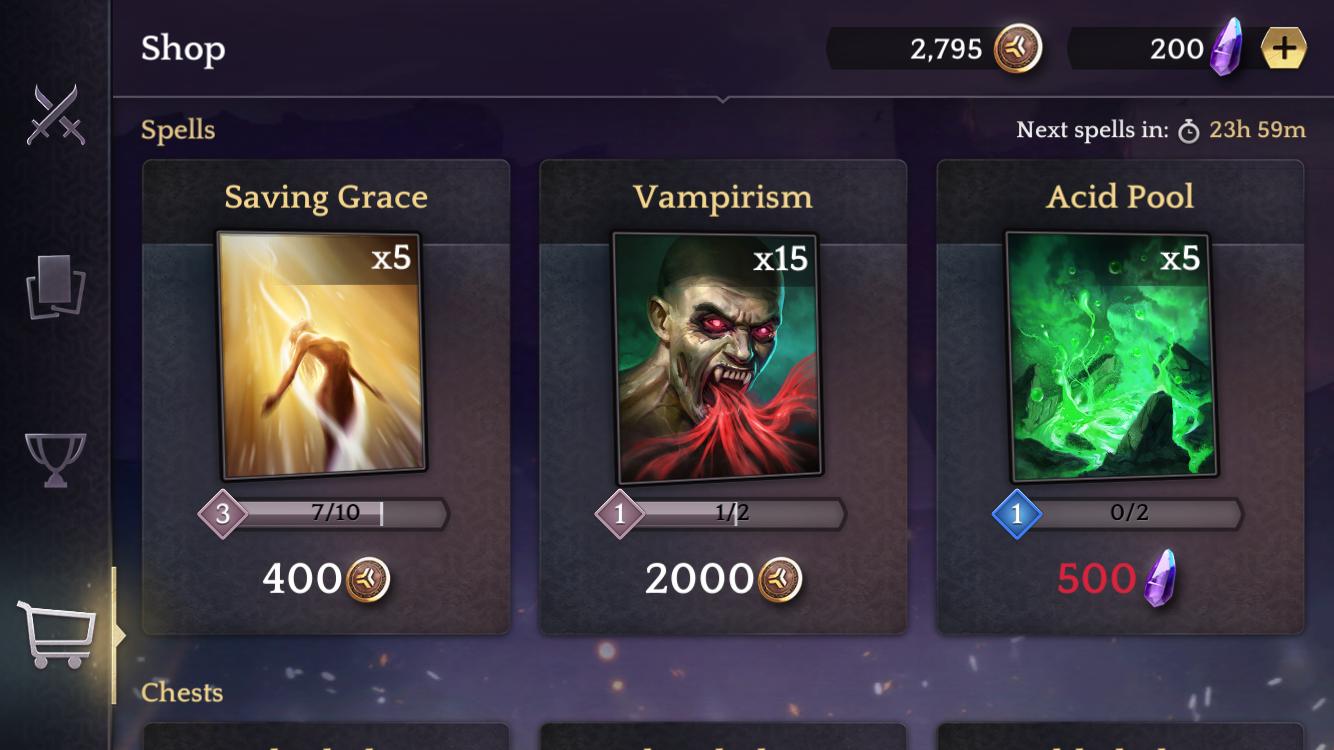Buy Vampirism for 2000 coins
Viewport: 1334px width, 750px height.
tap(722, 579)
